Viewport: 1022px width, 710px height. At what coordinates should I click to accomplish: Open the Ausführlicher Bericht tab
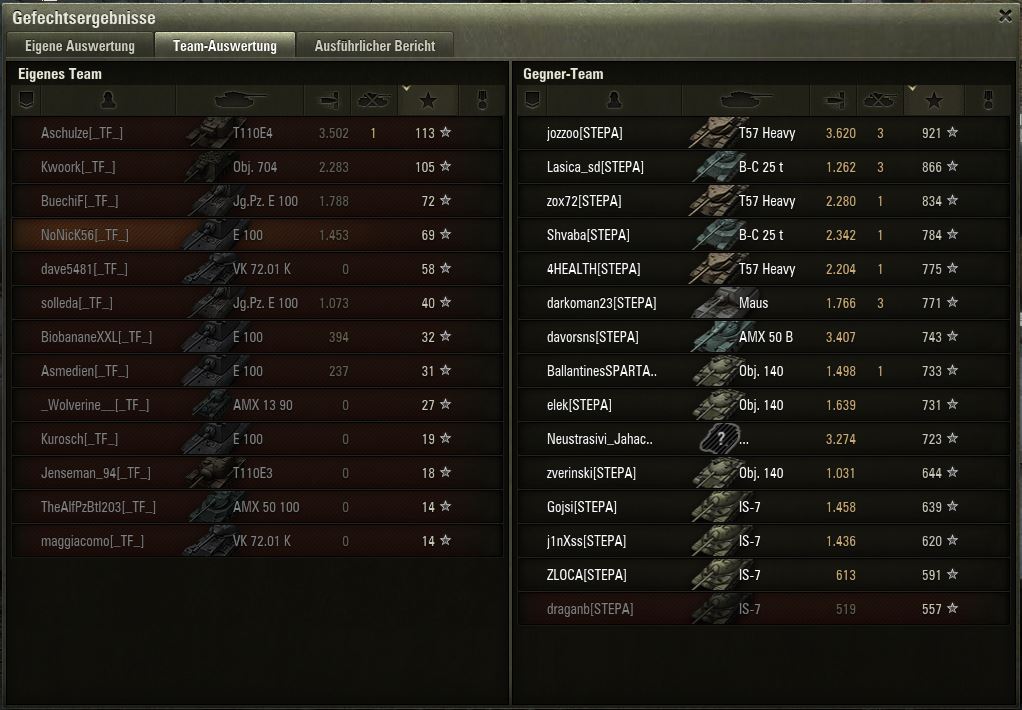click(x=374, y=46)
